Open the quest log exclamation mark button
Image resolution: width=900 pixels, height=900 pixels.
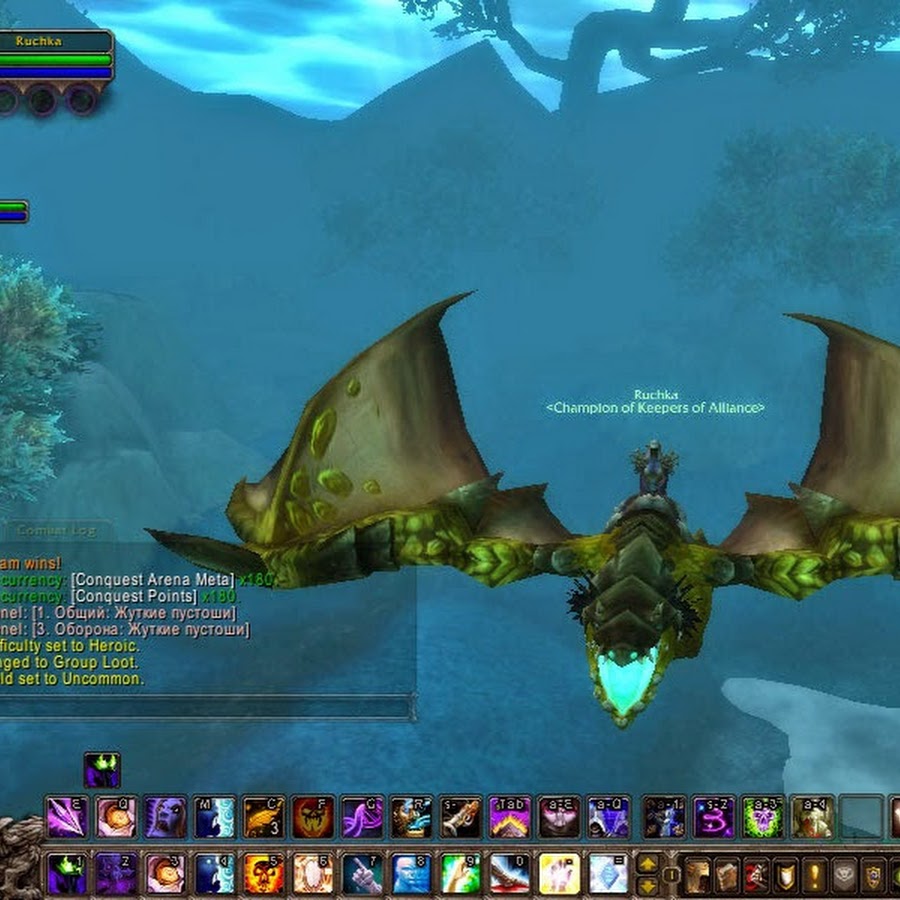click(x=814, y=874)
